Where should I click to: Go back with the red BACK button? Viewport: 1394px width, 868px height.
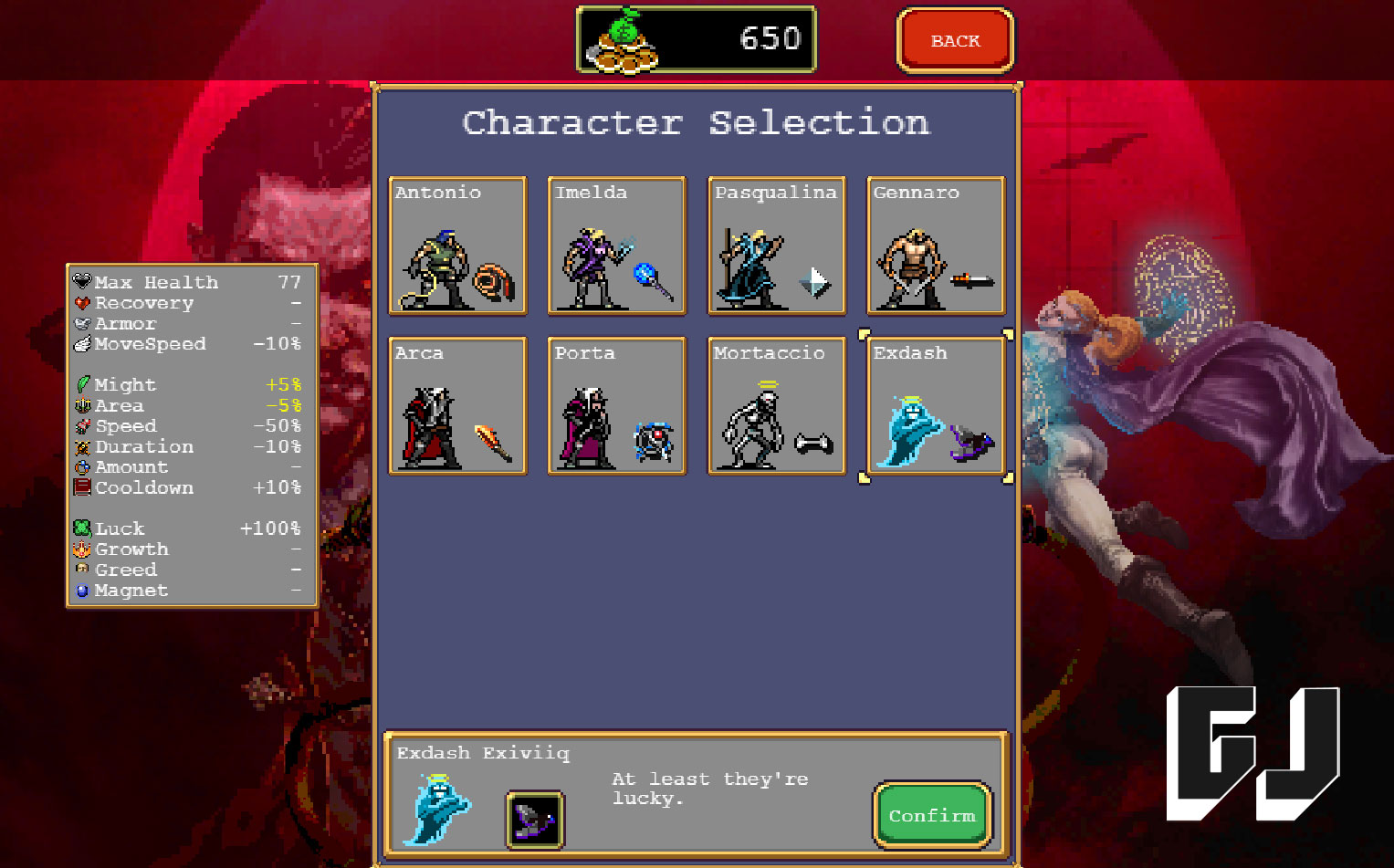coord(955,41)
